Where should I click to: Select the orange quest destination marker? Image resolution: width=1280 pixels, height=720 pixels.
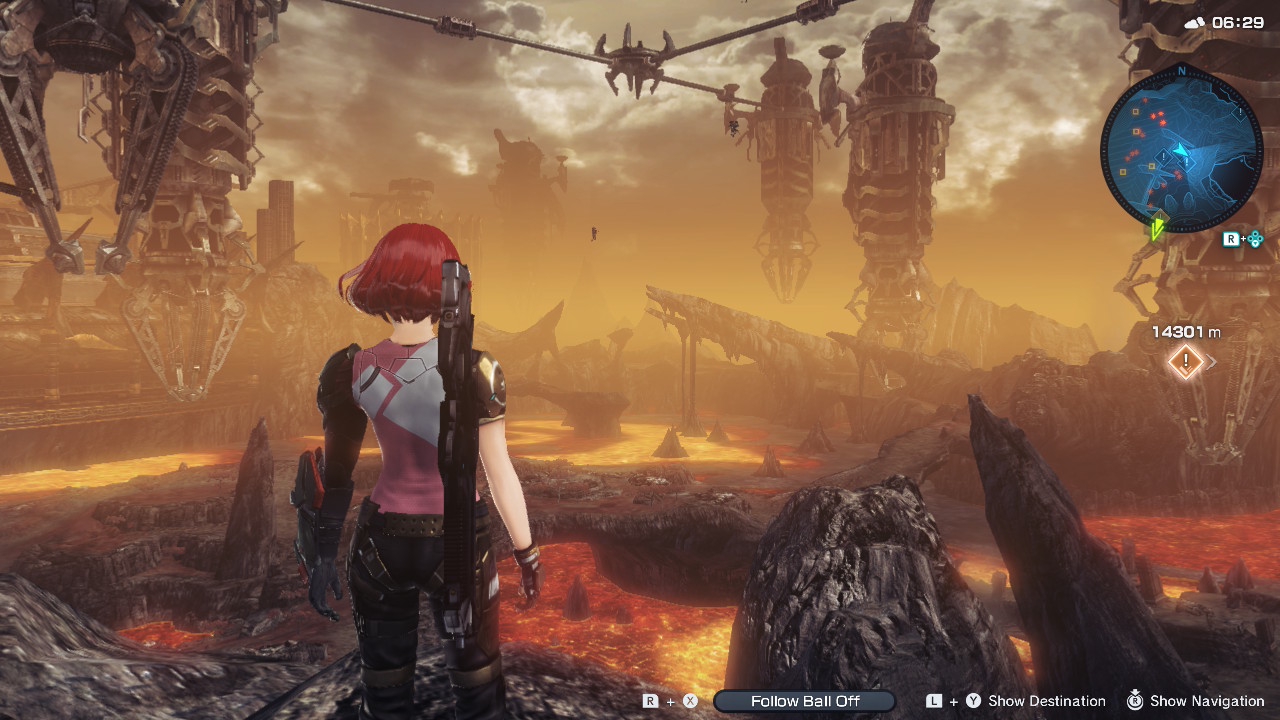click(x=1186, y=362)
